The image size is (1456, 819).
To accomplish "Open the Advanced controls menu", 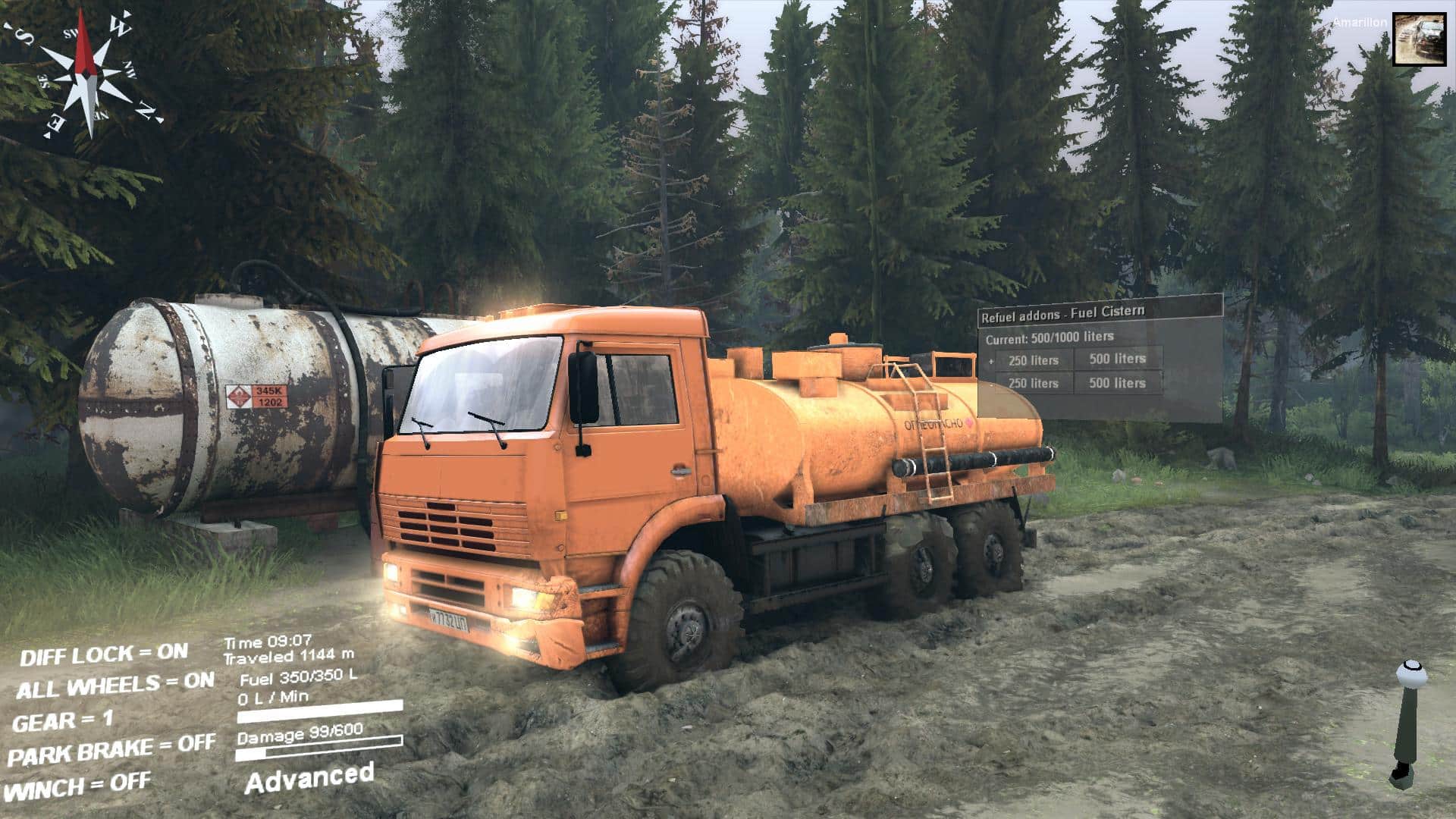I will coord(309,777).
